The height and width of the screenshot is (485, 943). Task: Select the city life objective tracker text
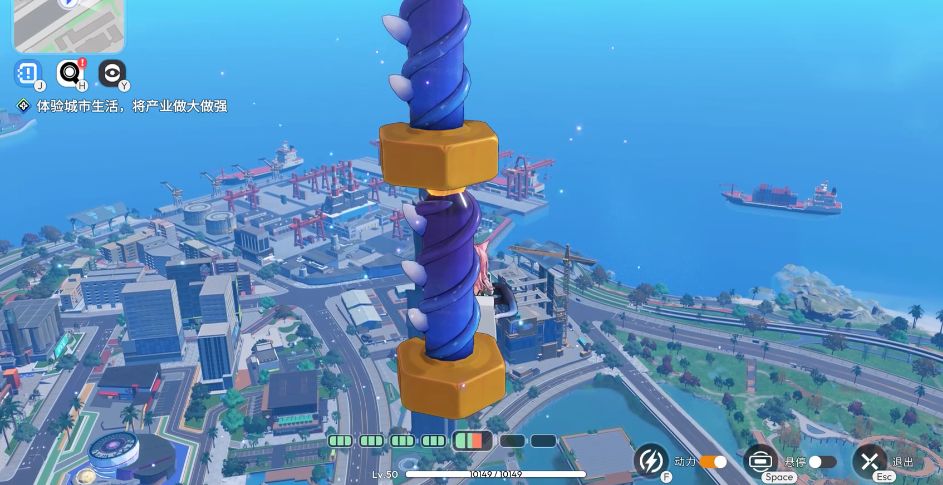131,106
